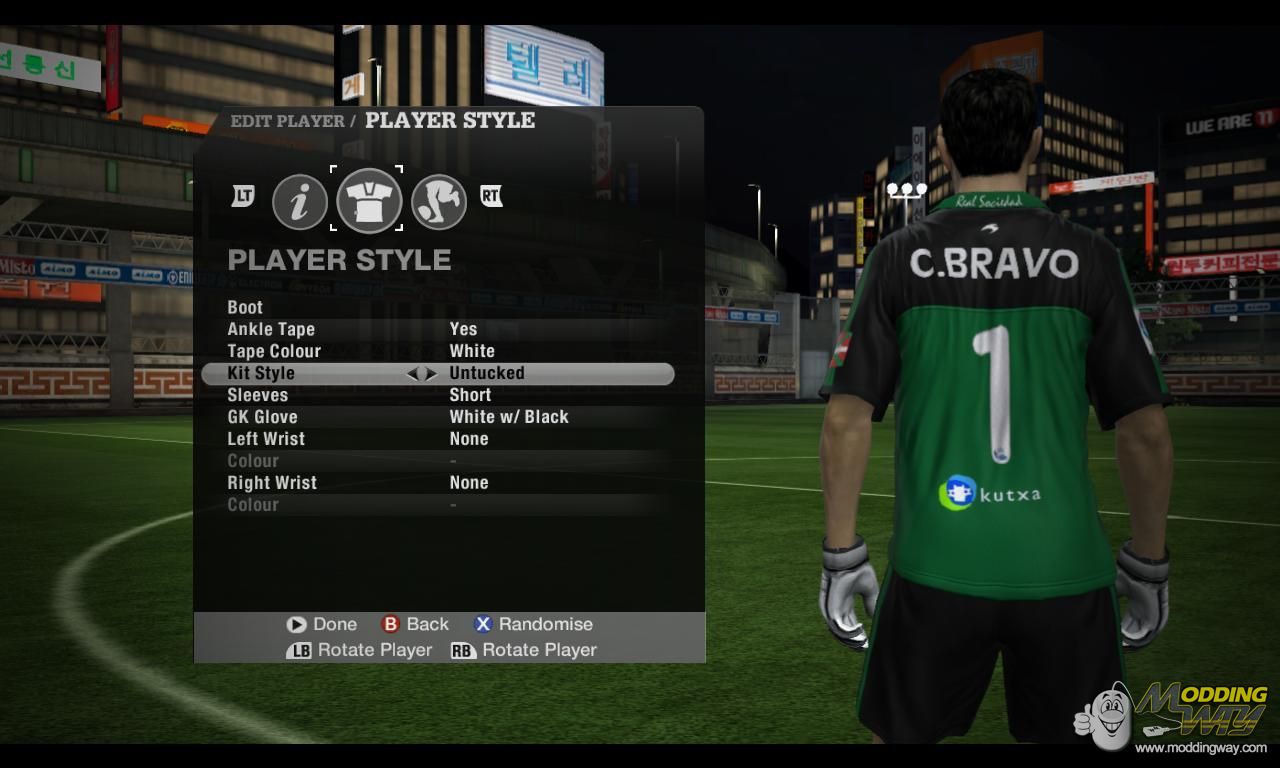Switch to the player info tab

tap(300, 202)
